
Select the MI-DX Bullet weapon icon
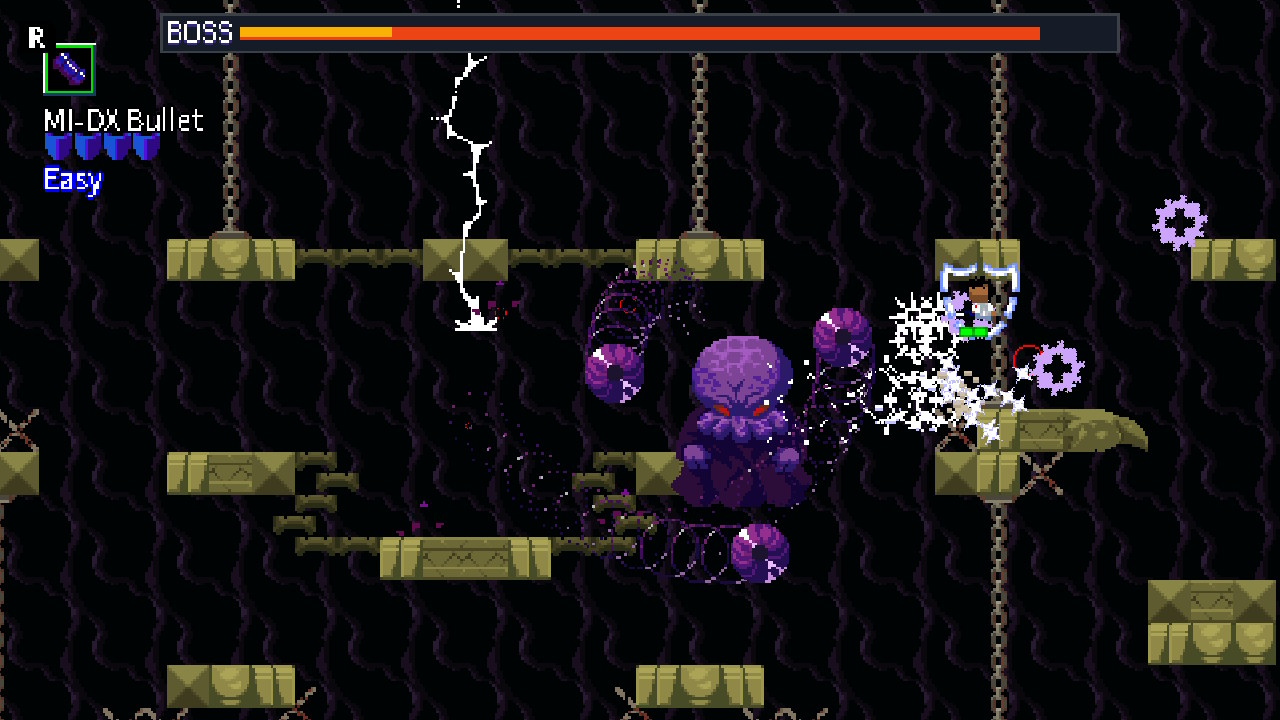(x=68, y=70)
